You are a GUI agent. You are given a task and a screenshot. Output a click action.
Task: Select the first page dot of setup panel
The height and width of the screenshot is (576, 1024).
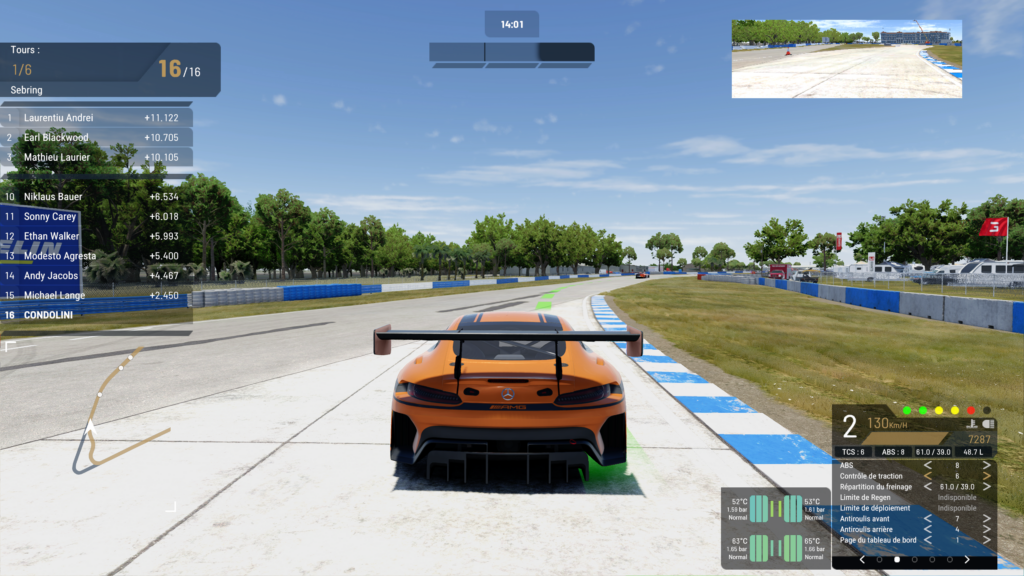tap(880, 560)
